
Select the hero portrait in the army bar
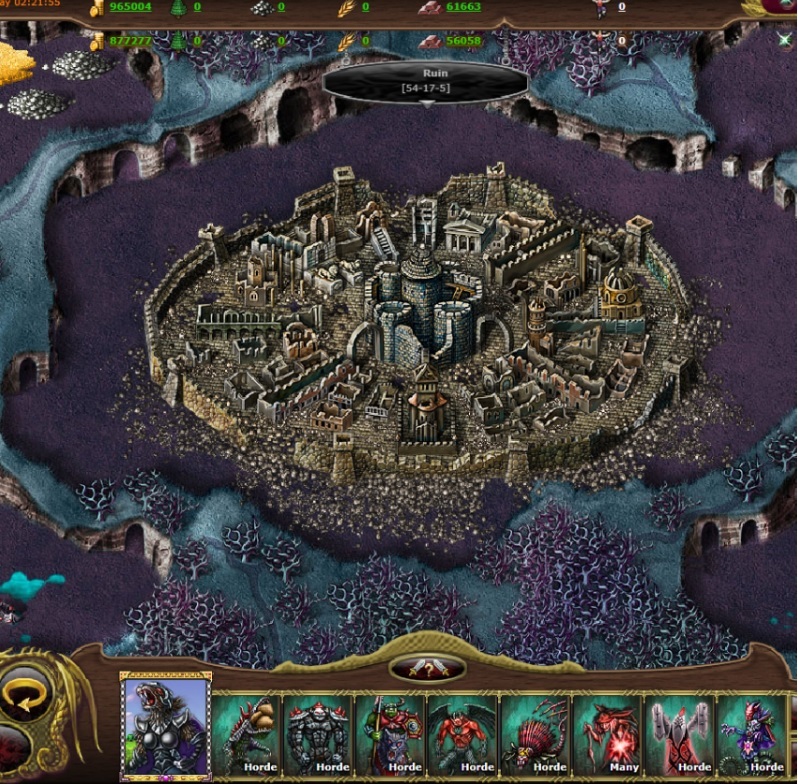click(x=166, y=725)
